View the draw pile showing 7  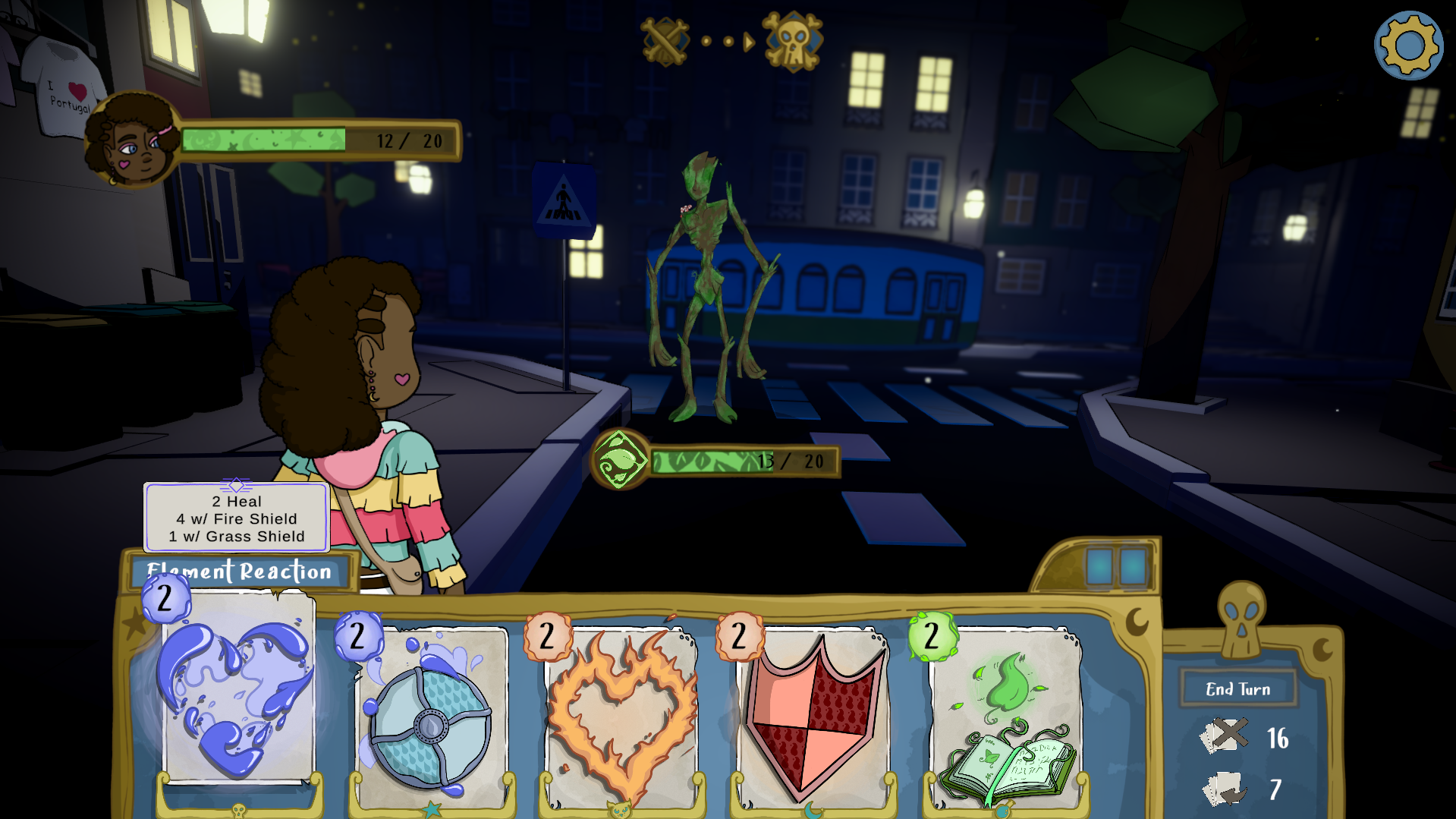pyautogui.click(x=1225, y=789)
